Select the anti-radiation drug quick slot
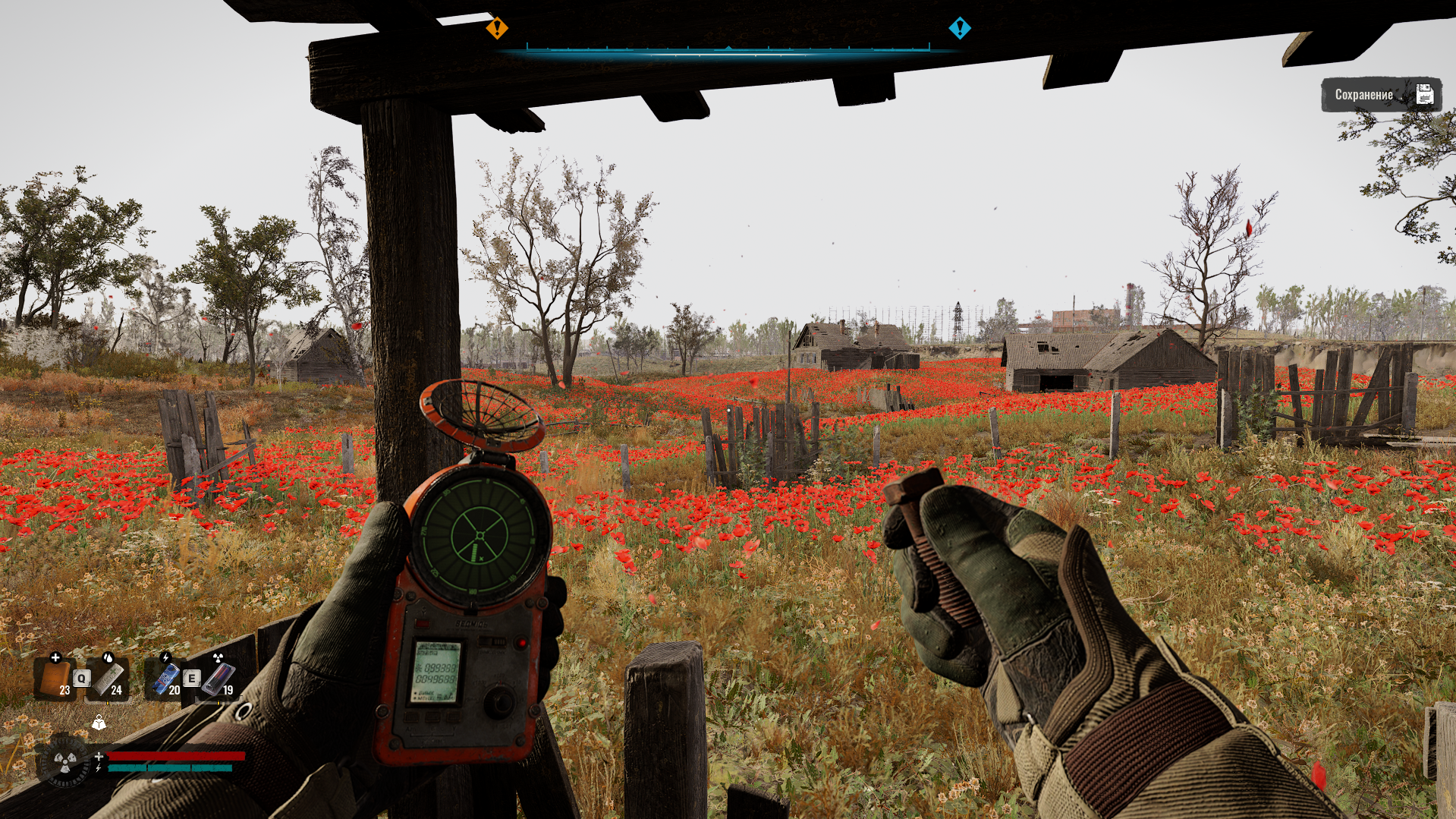The height and width of the screenshot is (819, 1456). point(219,678)
